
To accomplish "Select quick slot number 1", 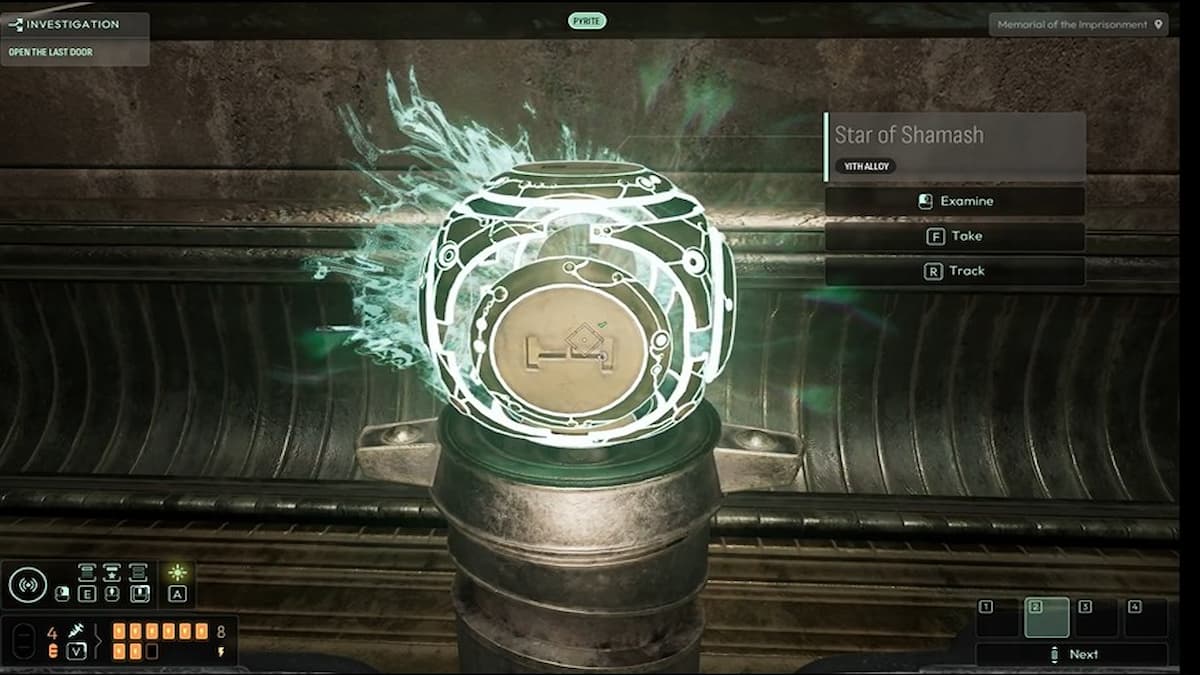I will coord(997,617).
